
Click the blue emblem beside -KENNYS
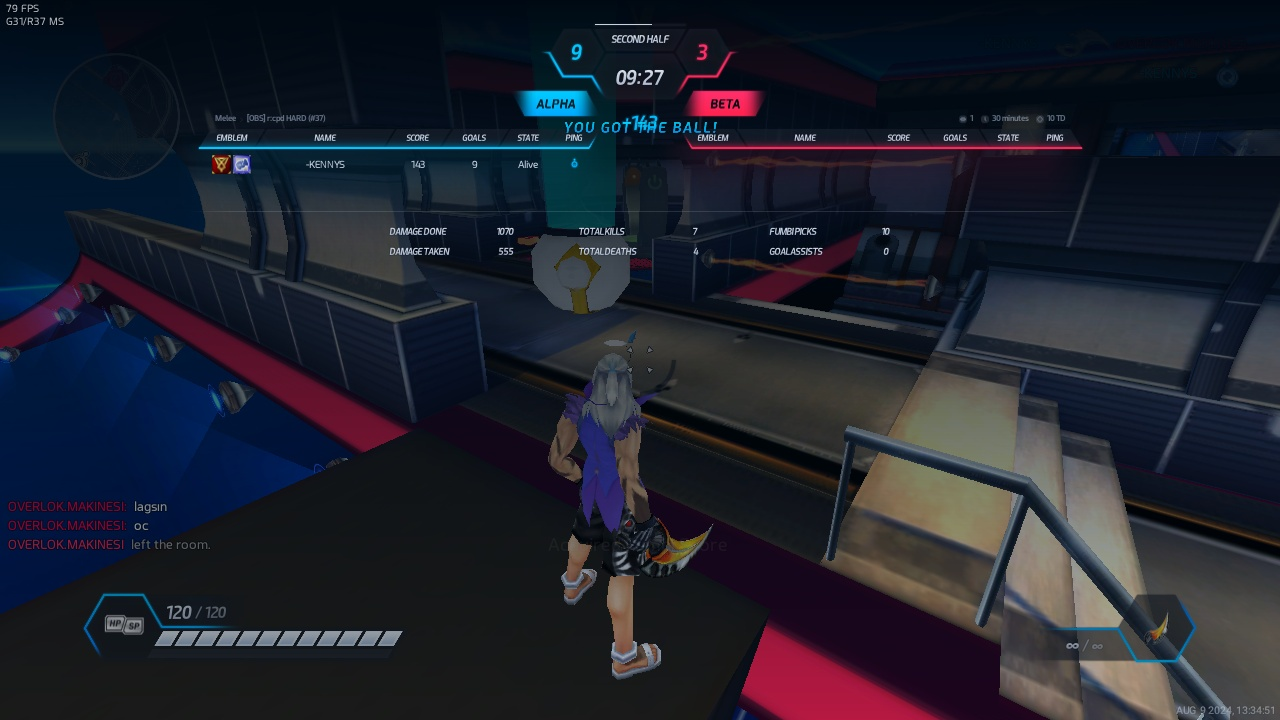click(242, 165)
